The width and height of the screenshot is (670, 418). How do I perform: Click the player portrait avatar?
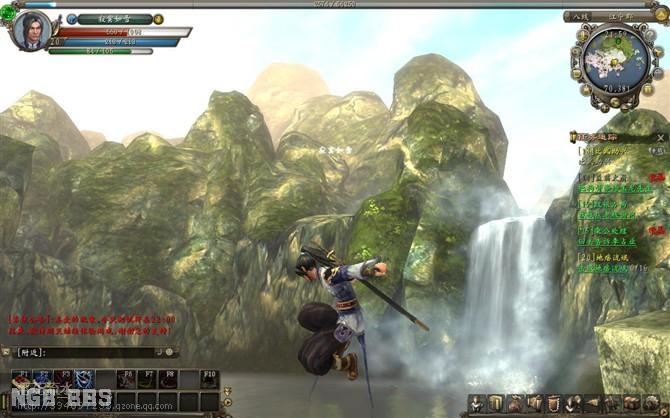click(31, 29)
